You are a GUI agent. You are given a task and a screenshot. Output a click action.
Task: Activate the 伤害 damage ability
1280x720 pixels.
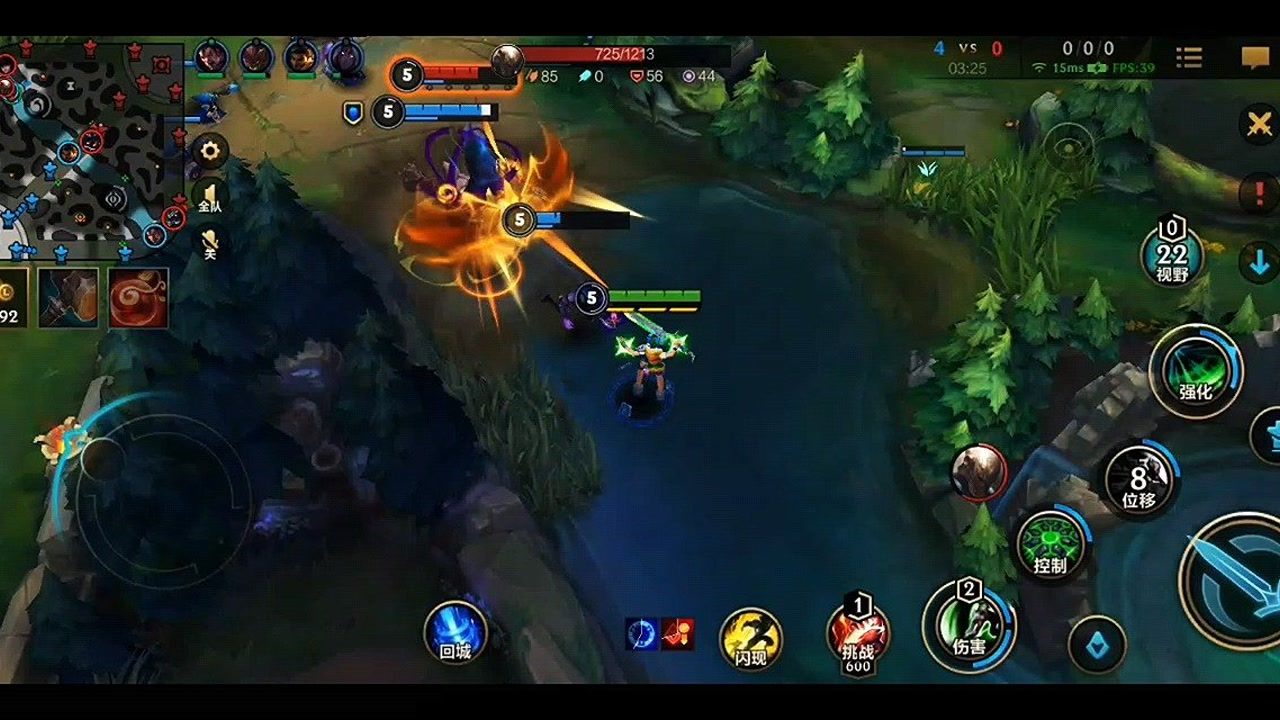[968, 627]
